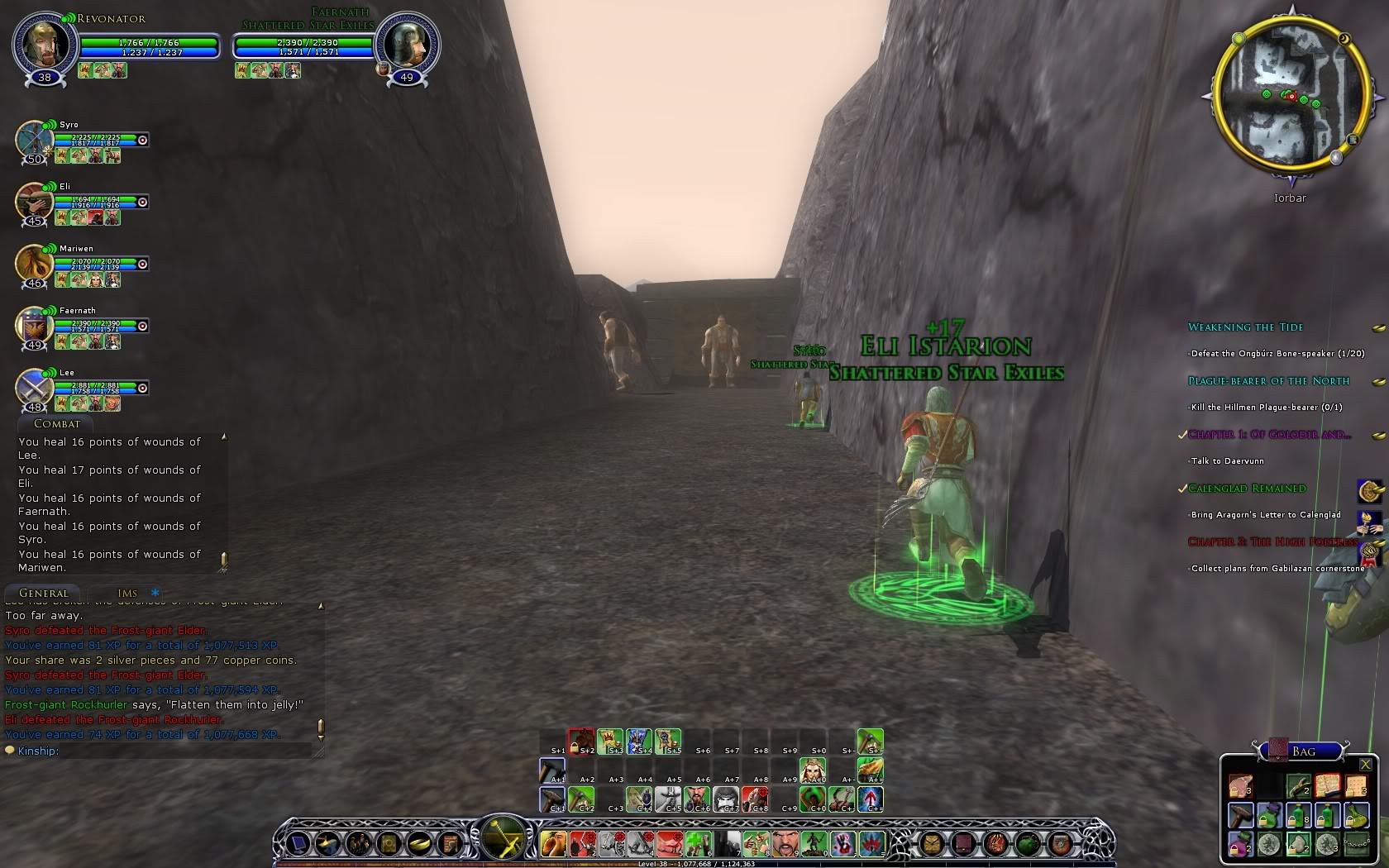Click the target portrait of Faernath

pos(407,43)
